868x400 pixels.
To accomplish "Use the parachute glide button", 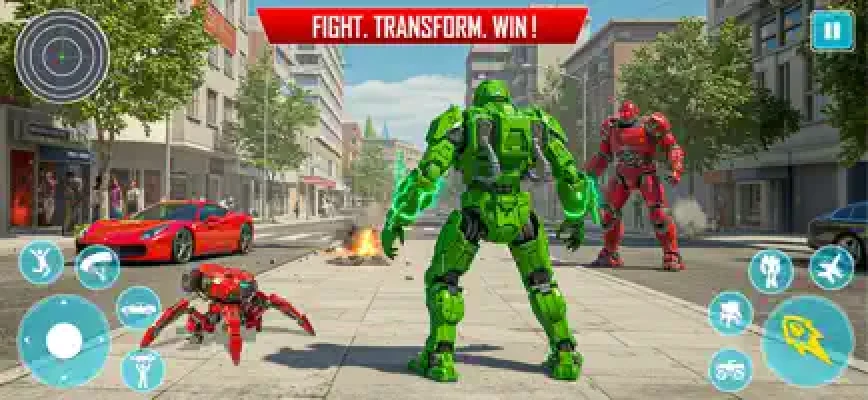I will pos(97,267).
